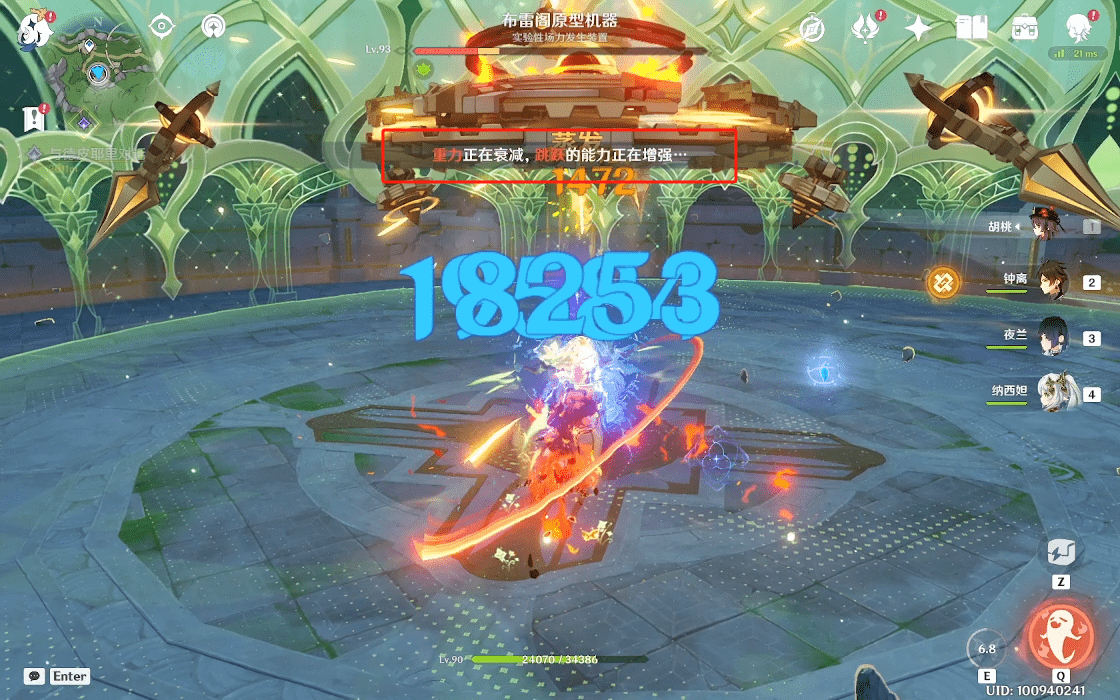Viewport: 1120px width, 700px height.
Task: Open the compass events icon
Action: pyautogui.click(x=810, y=28)
